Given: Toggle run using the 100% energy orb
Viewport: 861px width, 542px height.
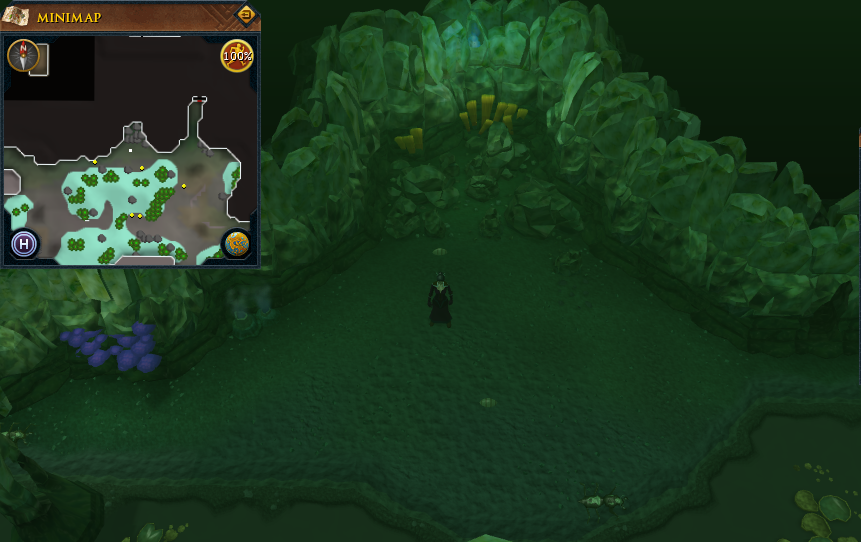Looking at the screenshot, I should (237, 55).
